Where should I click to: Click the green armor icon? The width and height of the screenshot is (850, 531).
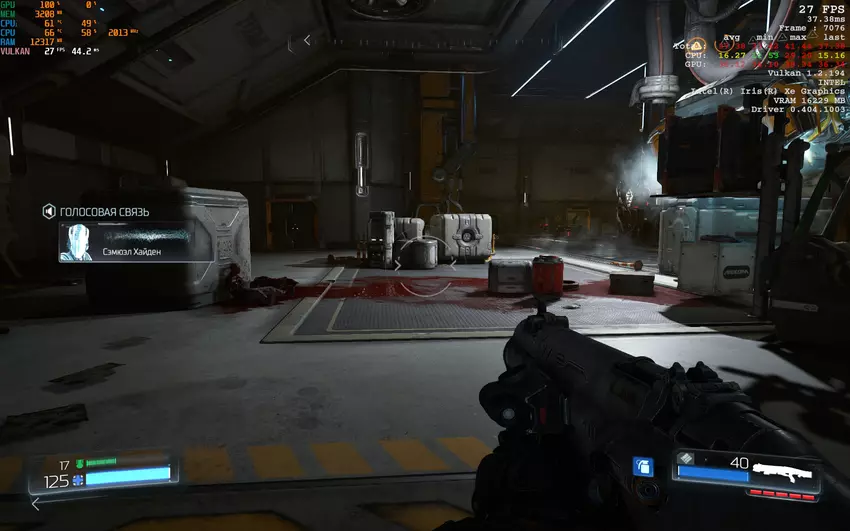coord(79,463)
